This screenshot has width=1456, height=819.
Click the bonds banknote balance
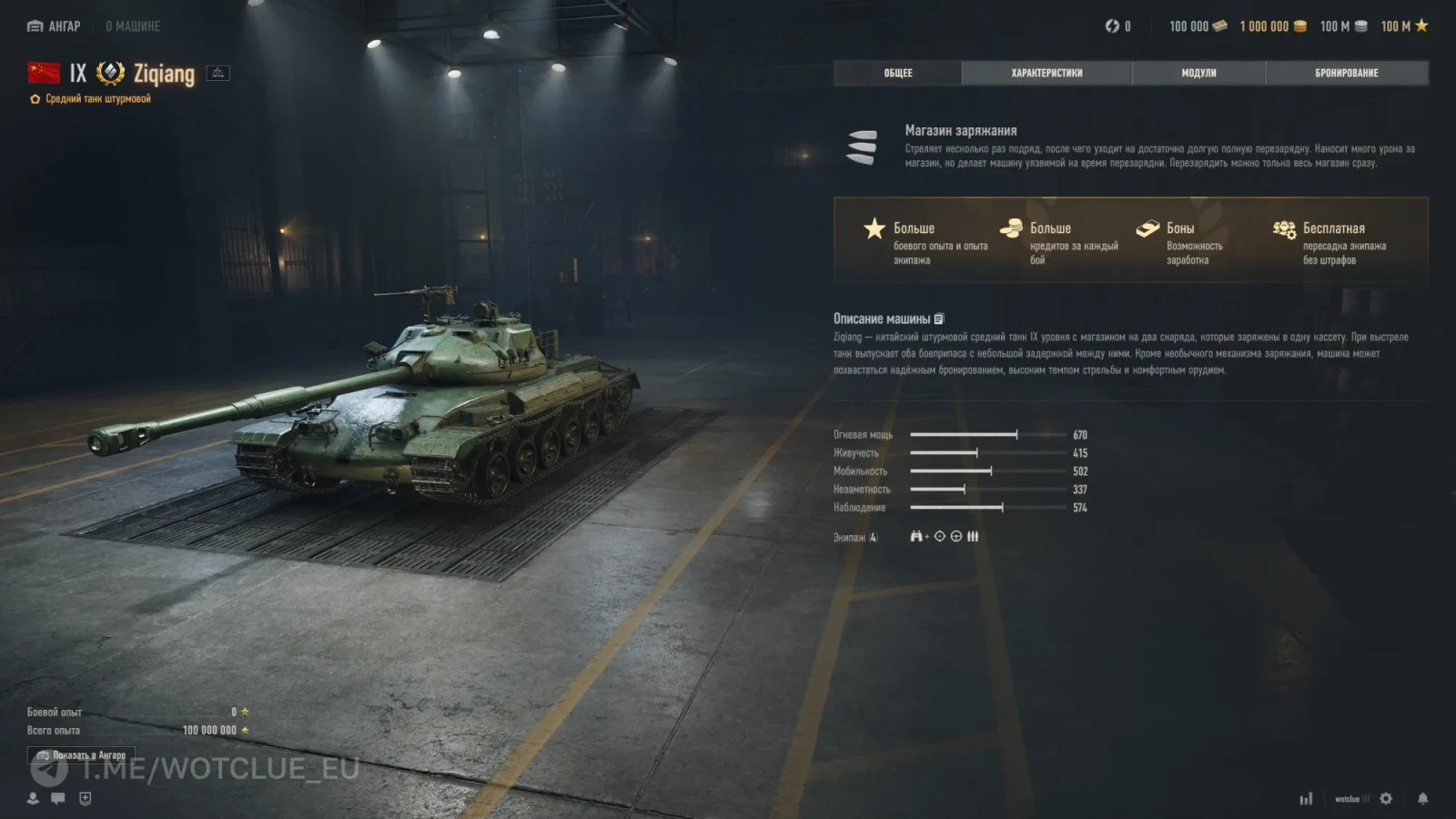coord(1198,26)
